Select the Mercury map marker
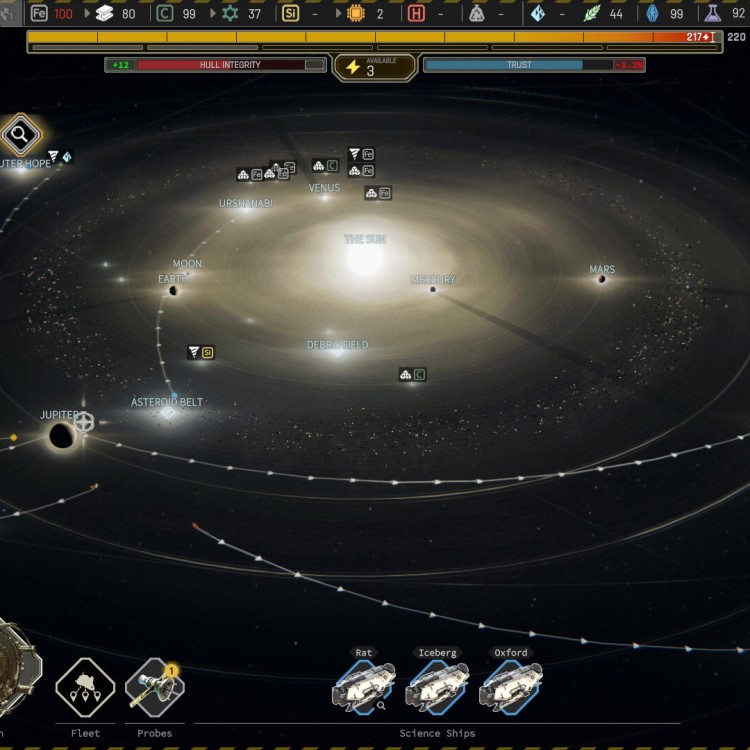750x750 pixels. tap(433, 288)
